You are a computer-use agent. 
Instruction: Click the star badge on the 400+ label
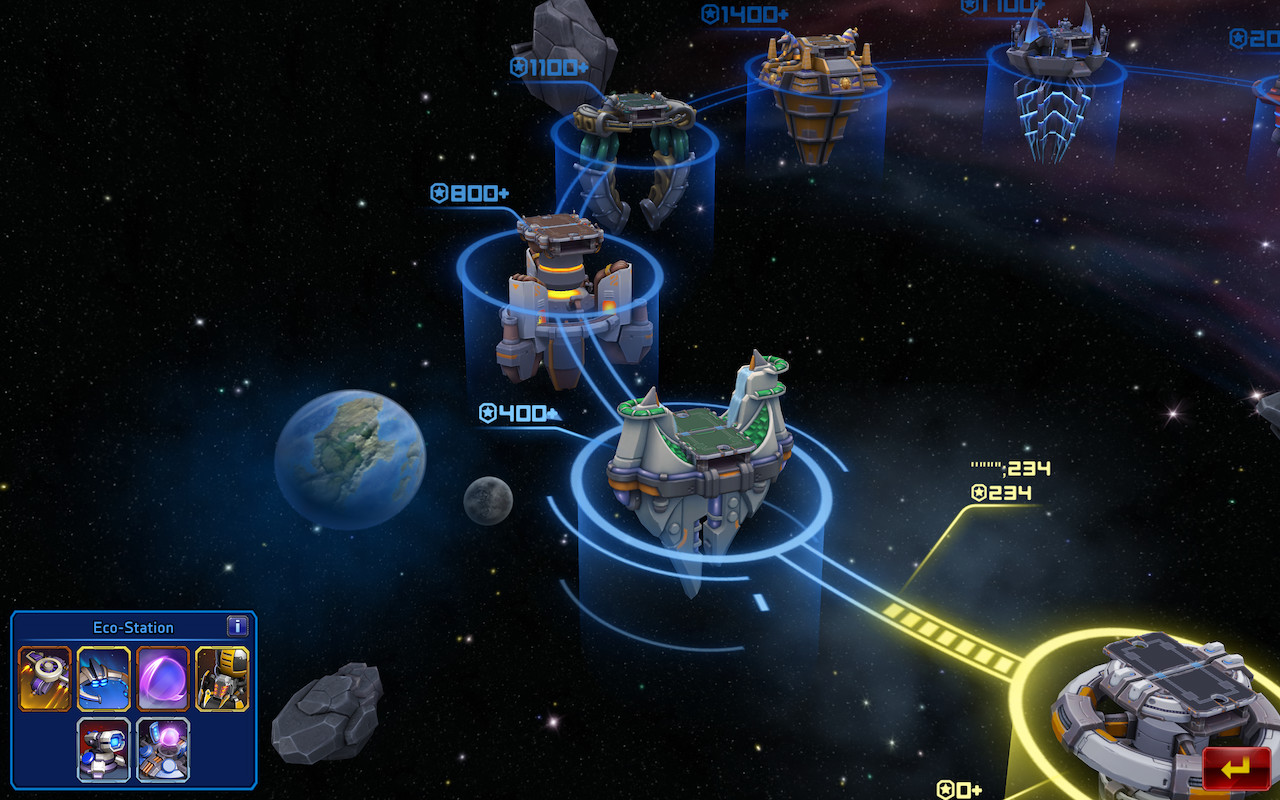point(487,412)
